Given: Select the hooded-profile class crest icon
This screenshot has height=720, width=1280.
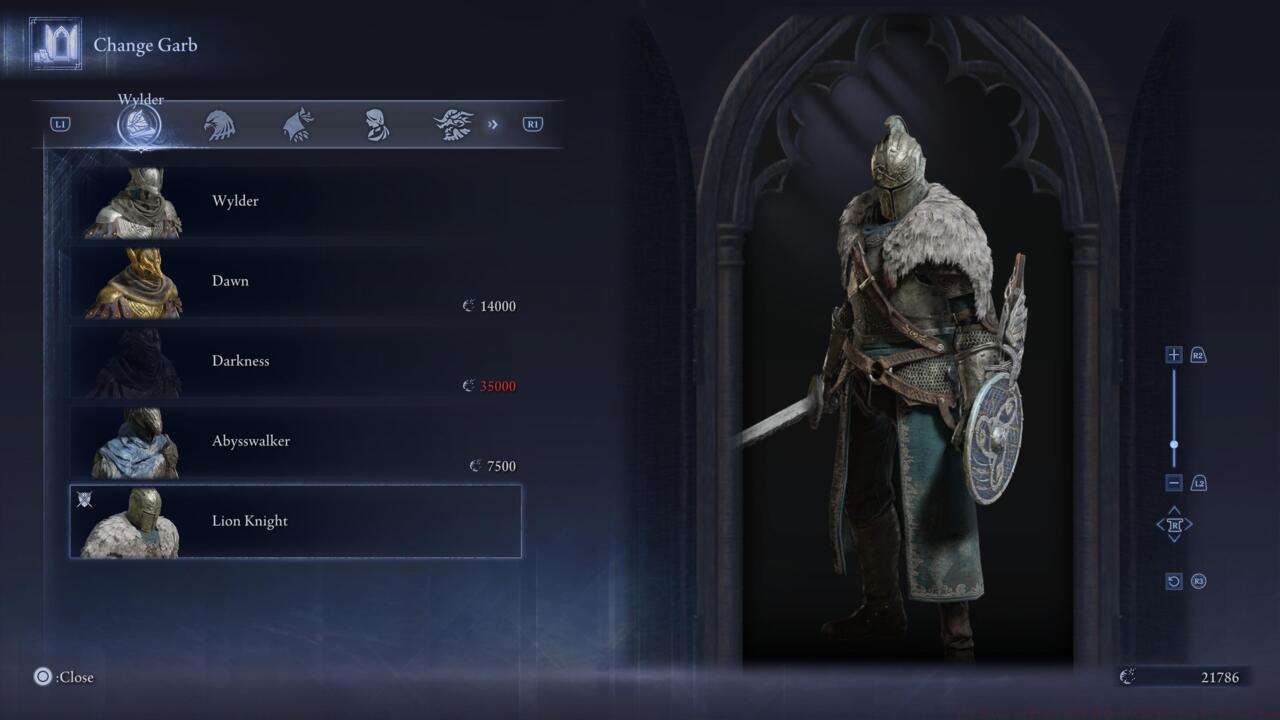Looking at the screenshot, I should 377,123.
